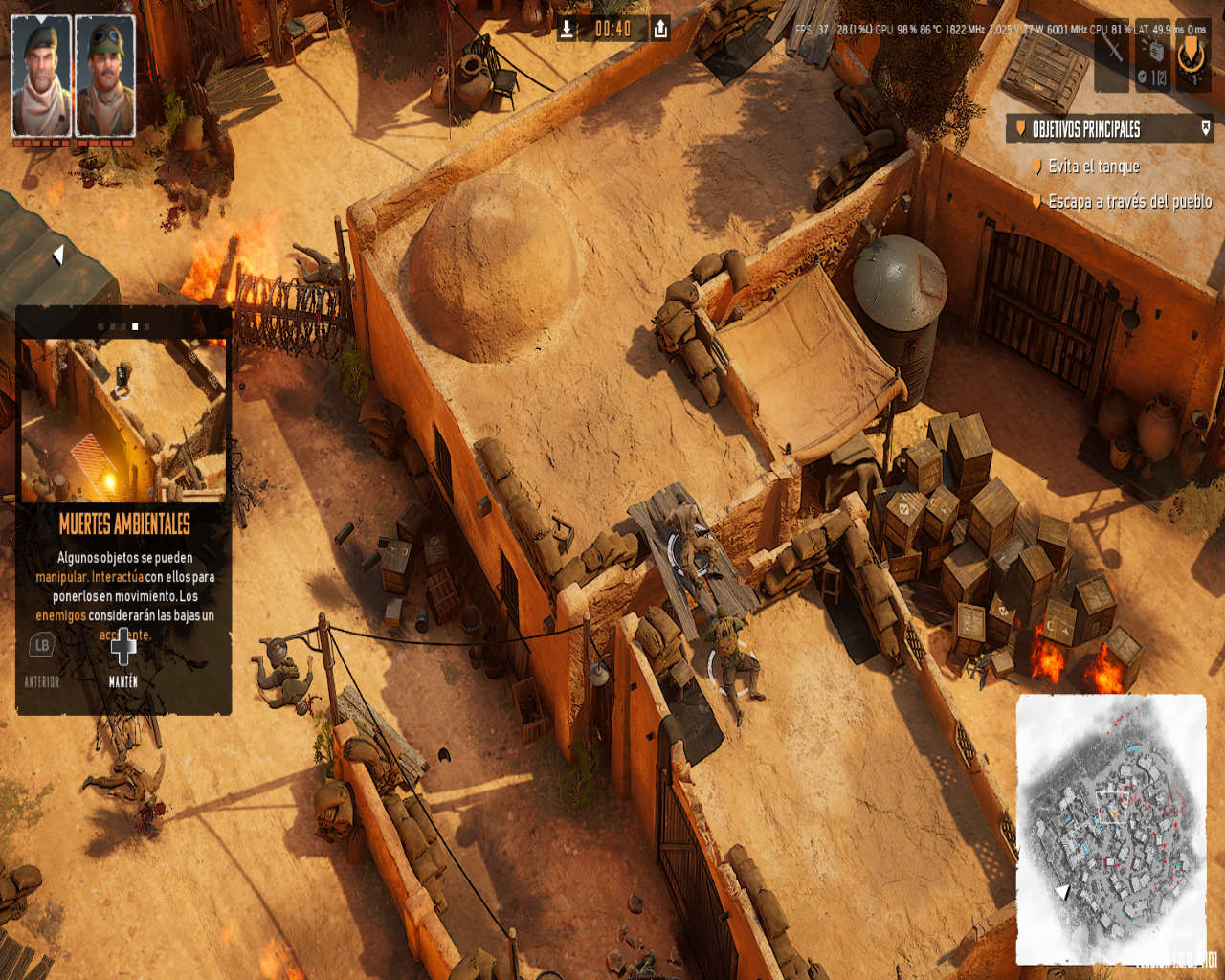Collapse the Objetivos Principales panel
Viewport: 1225px width, 980px height.
(x=1205, y=127)
